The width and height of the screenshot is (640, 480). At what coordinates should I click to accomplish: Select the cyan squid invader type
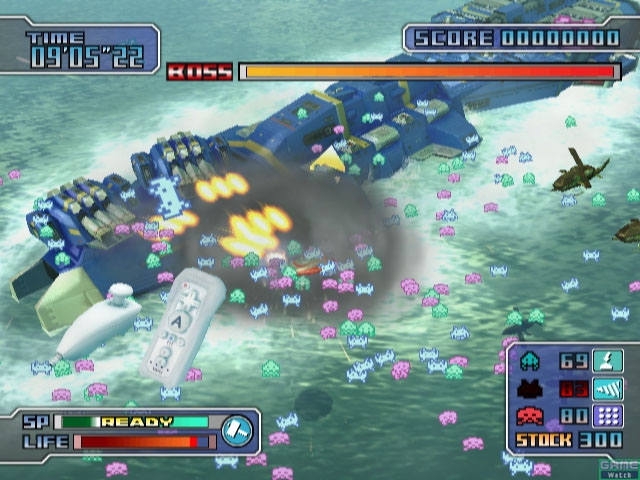pos(531,360)
